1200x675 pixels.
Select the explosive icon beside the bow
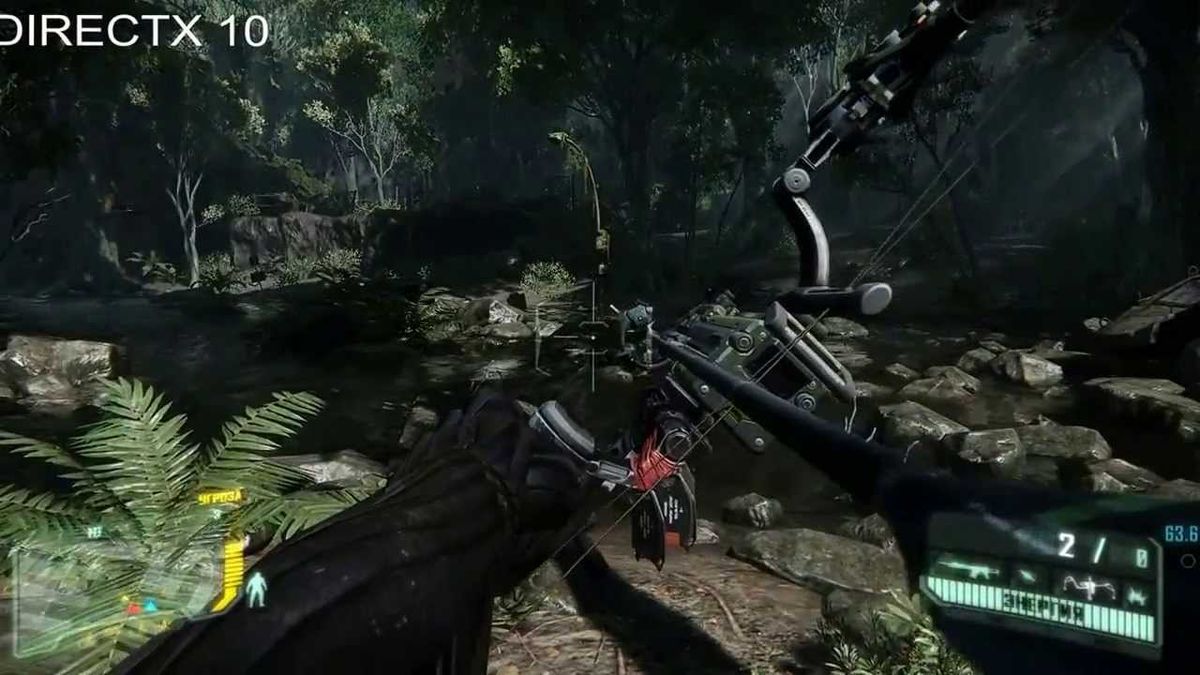tap(1137, 596)
